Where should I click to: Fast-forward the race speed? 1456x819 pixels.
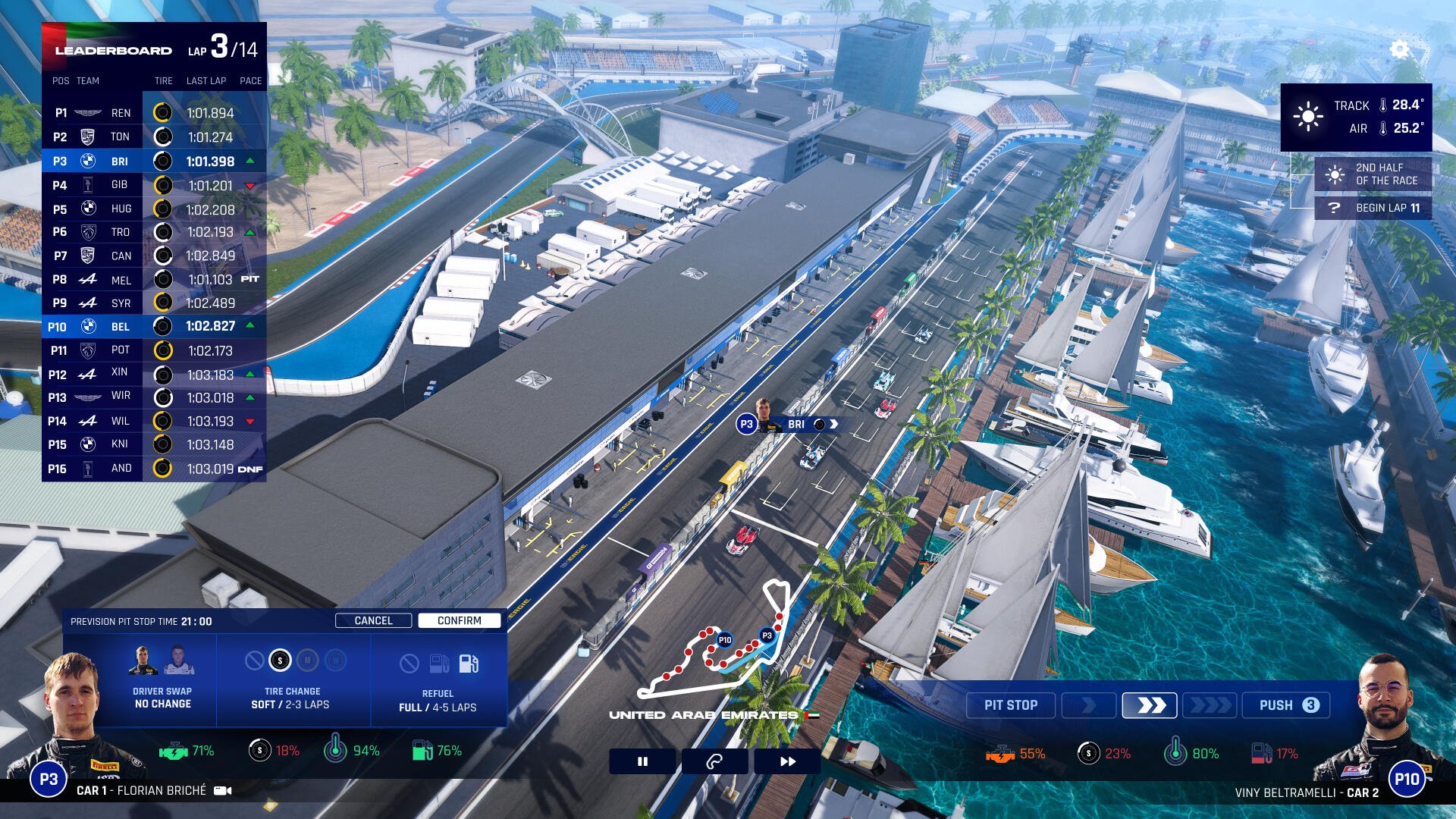(x=787, y=761)
